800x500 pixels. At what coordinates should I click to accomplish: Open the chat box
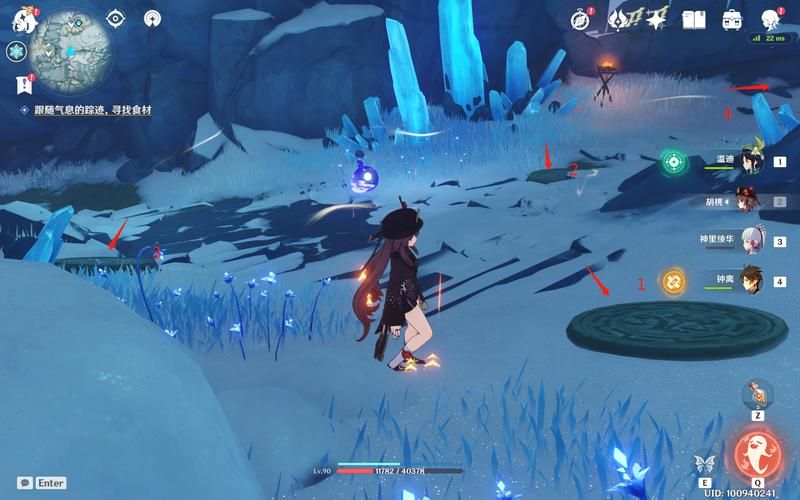click(x=42, y=483)
